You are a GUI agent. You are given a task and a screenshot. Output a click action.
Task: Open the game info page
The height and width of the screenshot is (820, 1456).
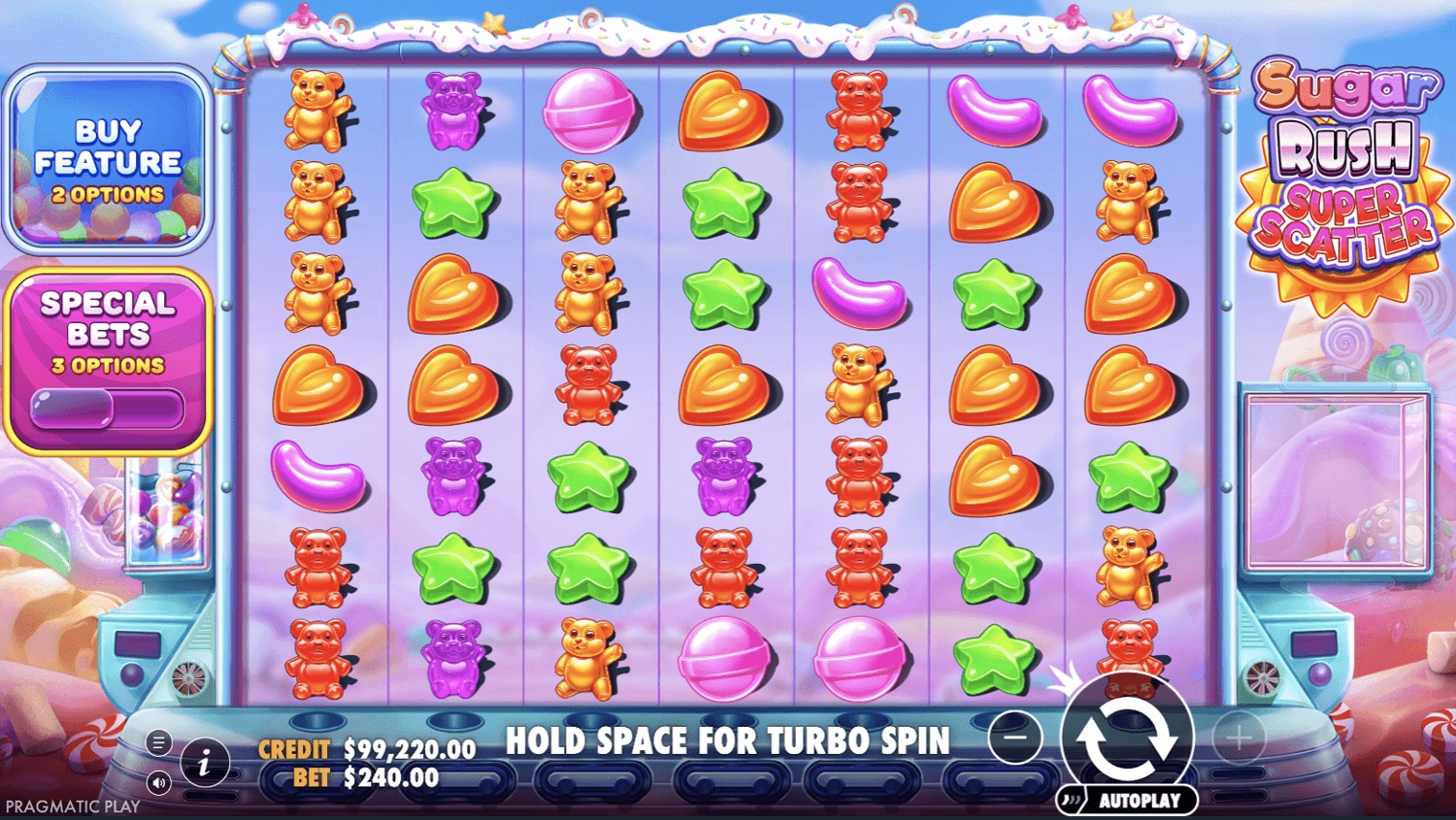click(x=204, y=764)
